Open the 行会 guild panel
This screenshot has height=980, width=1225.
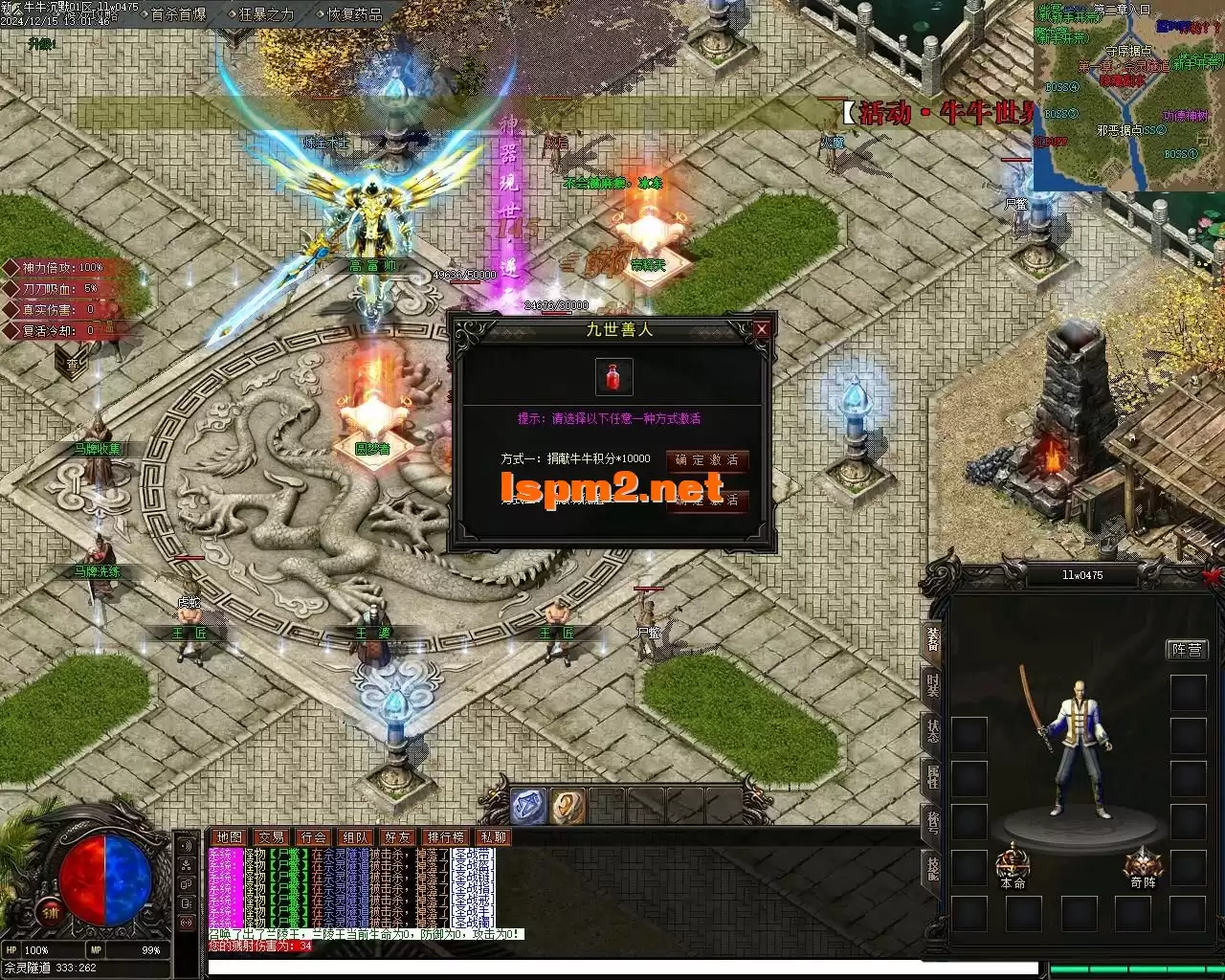[x=313, y=837]
